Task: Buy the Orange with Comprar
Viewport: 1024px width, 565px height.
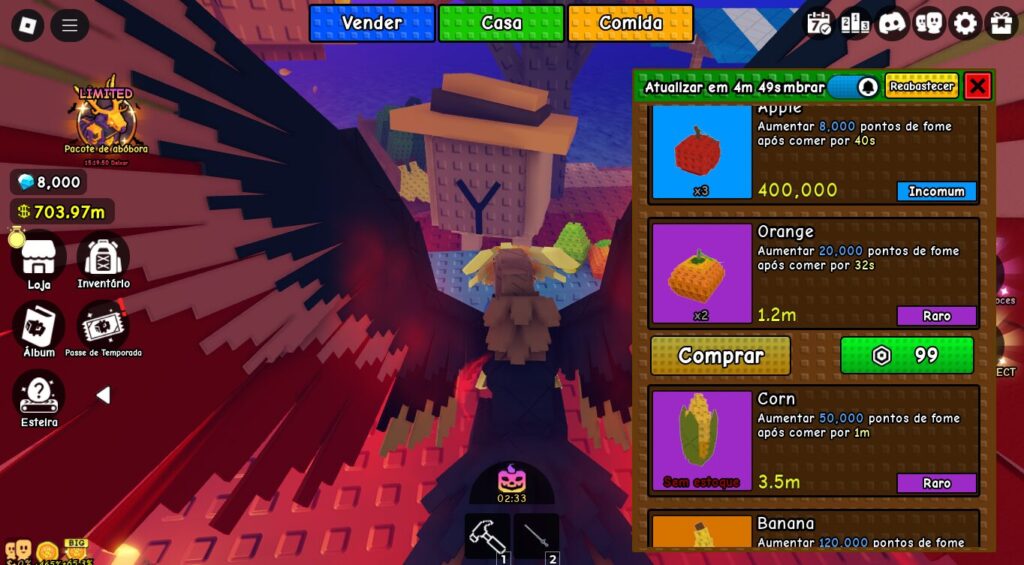Action: (x=720, y=355)
